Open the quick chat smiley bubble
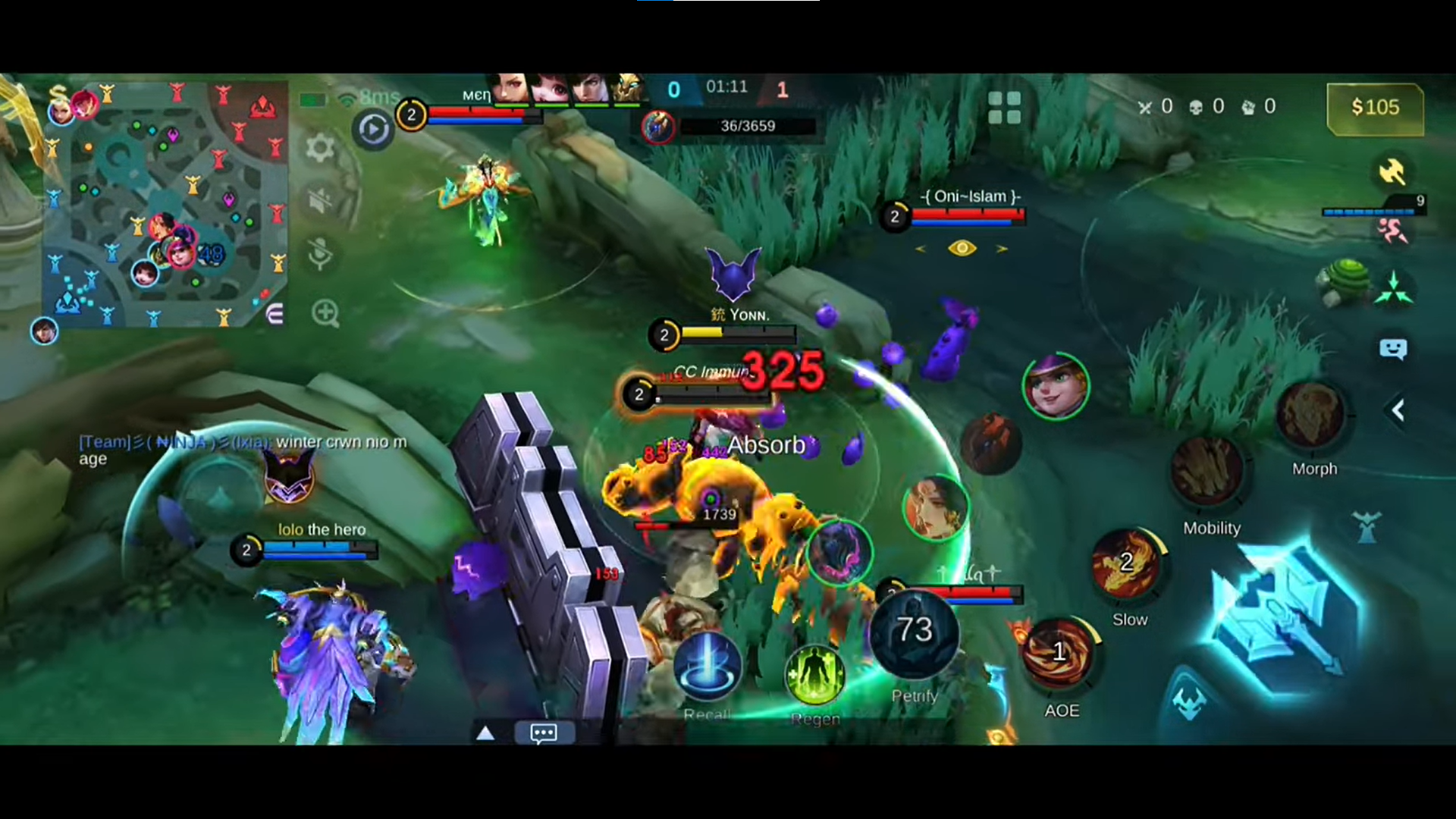This screenshot has height=819, width=1456. click(x=1393, y=349)
